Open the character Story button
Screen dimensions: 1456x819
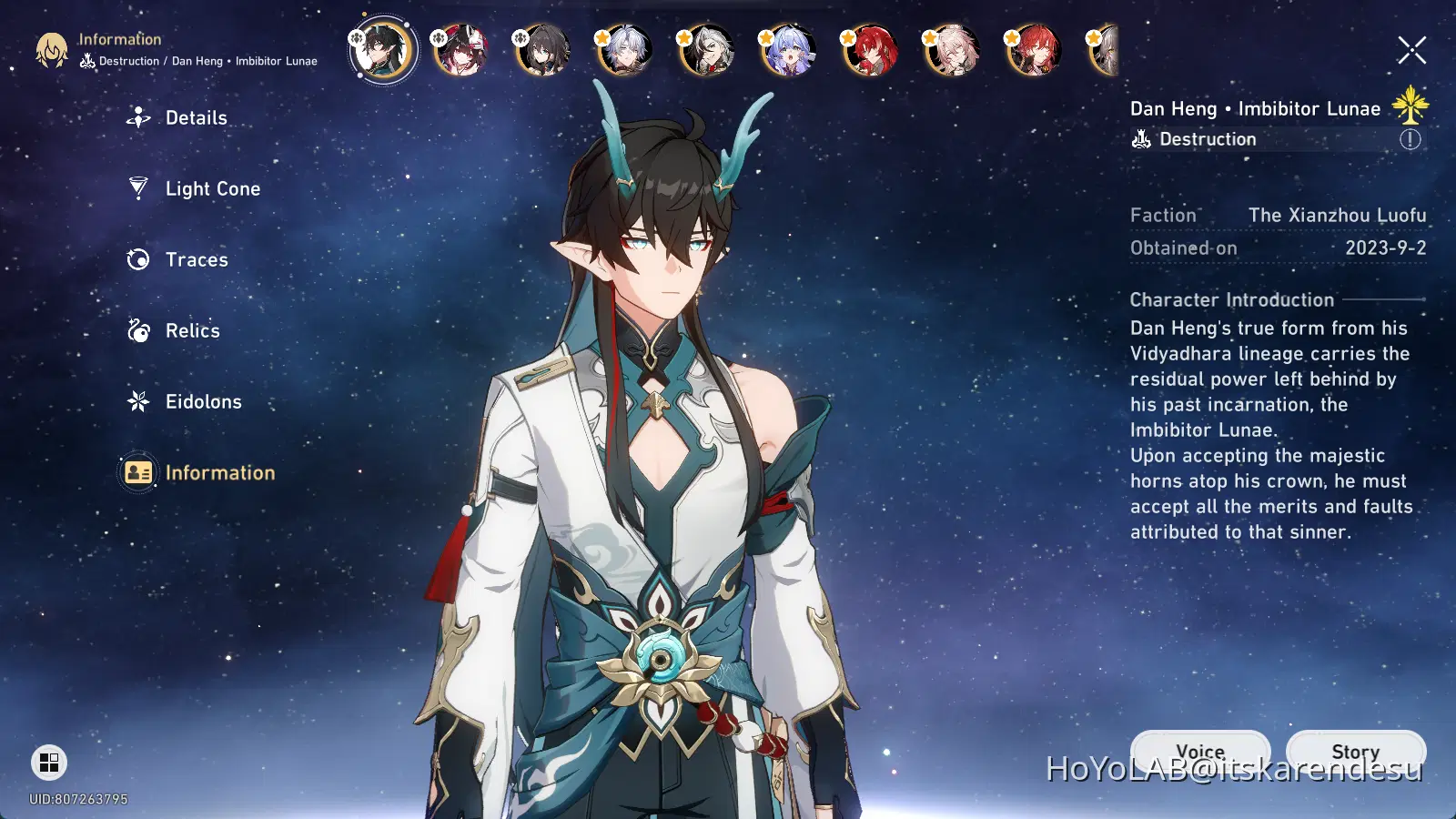click(1355, 751)
